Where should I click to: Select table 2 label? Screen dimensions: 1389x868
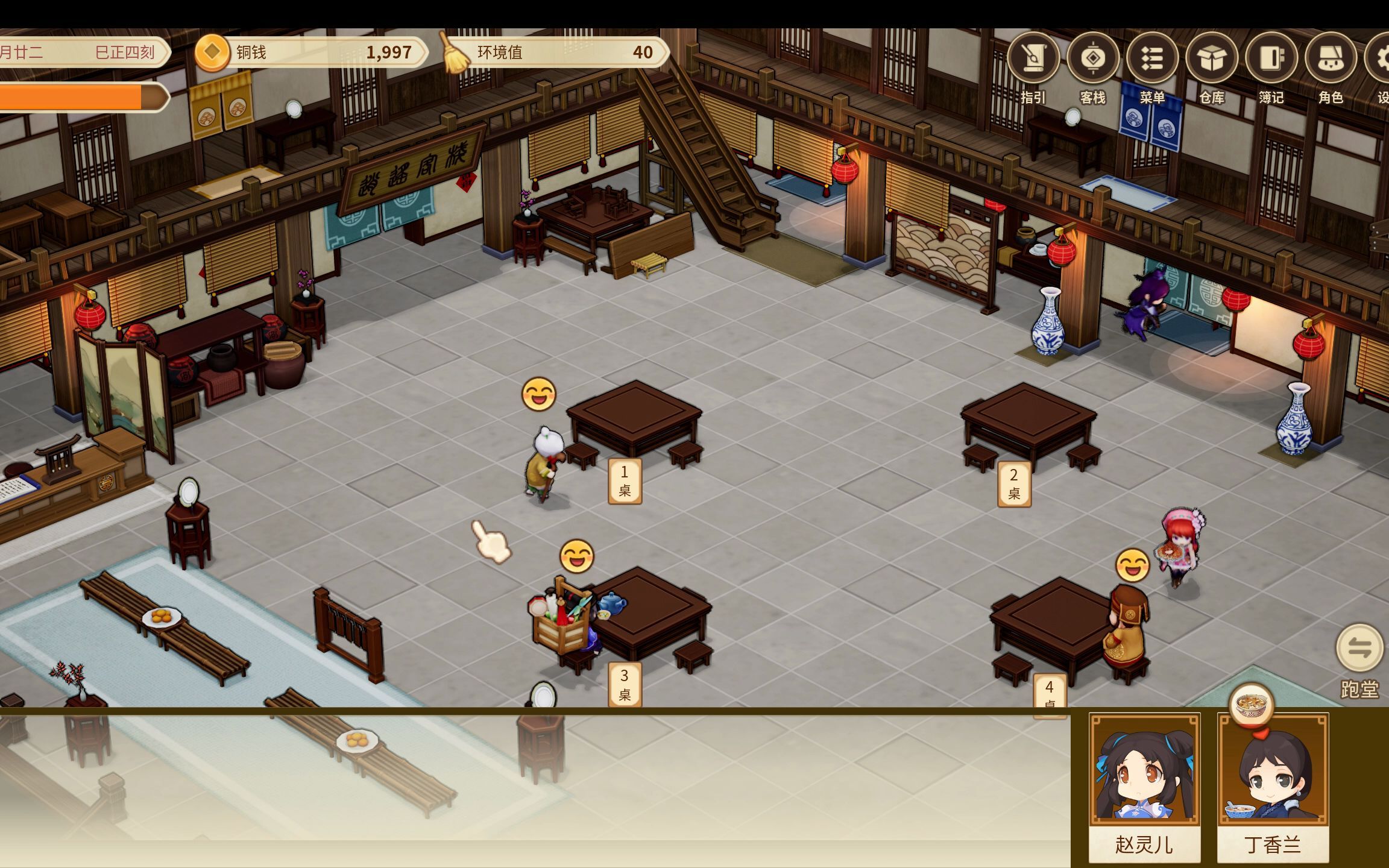[1014, 484]
